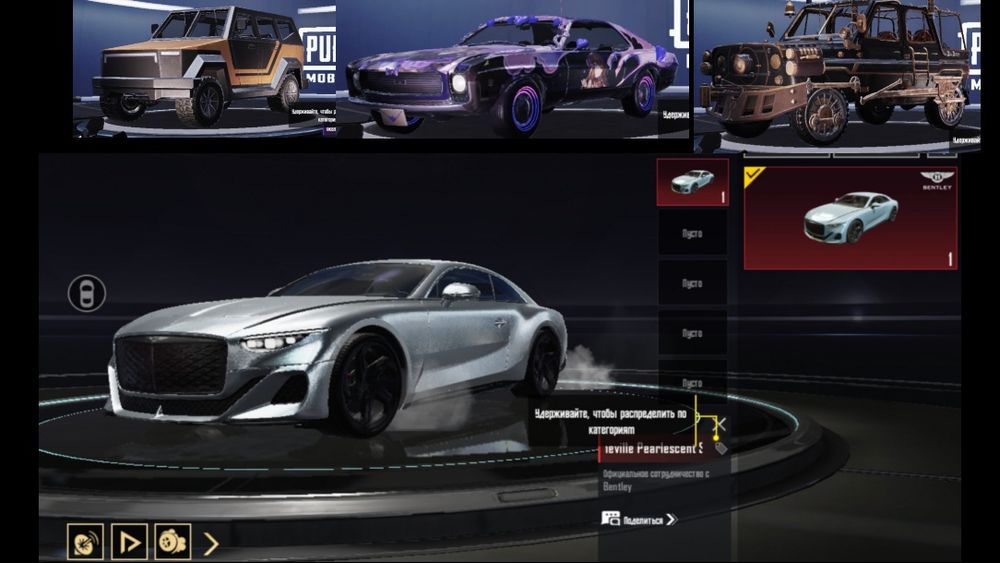Toggle the car top-view icon

(x=87, y=293)
